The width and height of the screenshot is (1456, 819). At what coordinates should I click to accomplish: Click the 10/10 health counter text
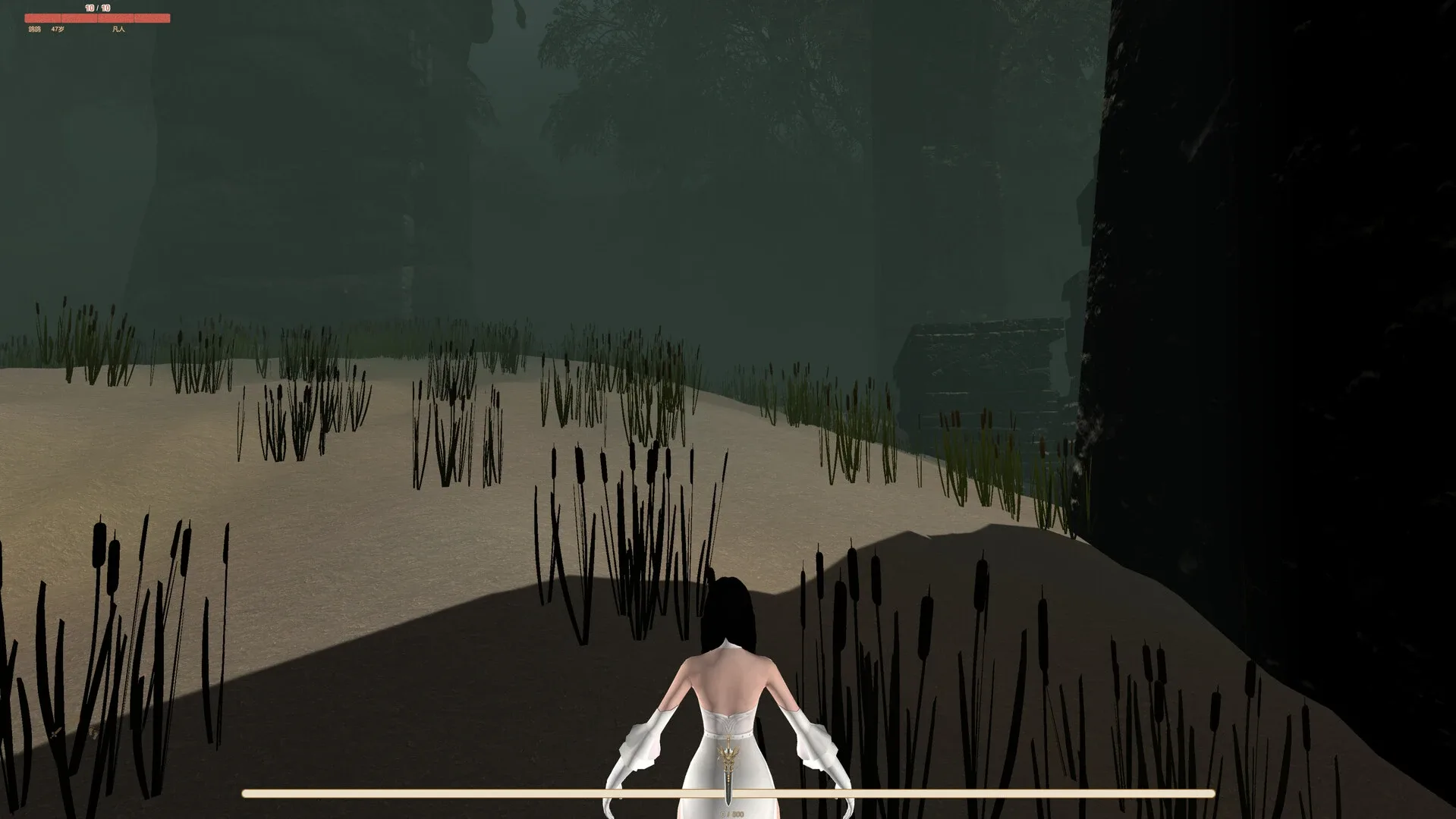pyautogui.click(x=96, y=7)
